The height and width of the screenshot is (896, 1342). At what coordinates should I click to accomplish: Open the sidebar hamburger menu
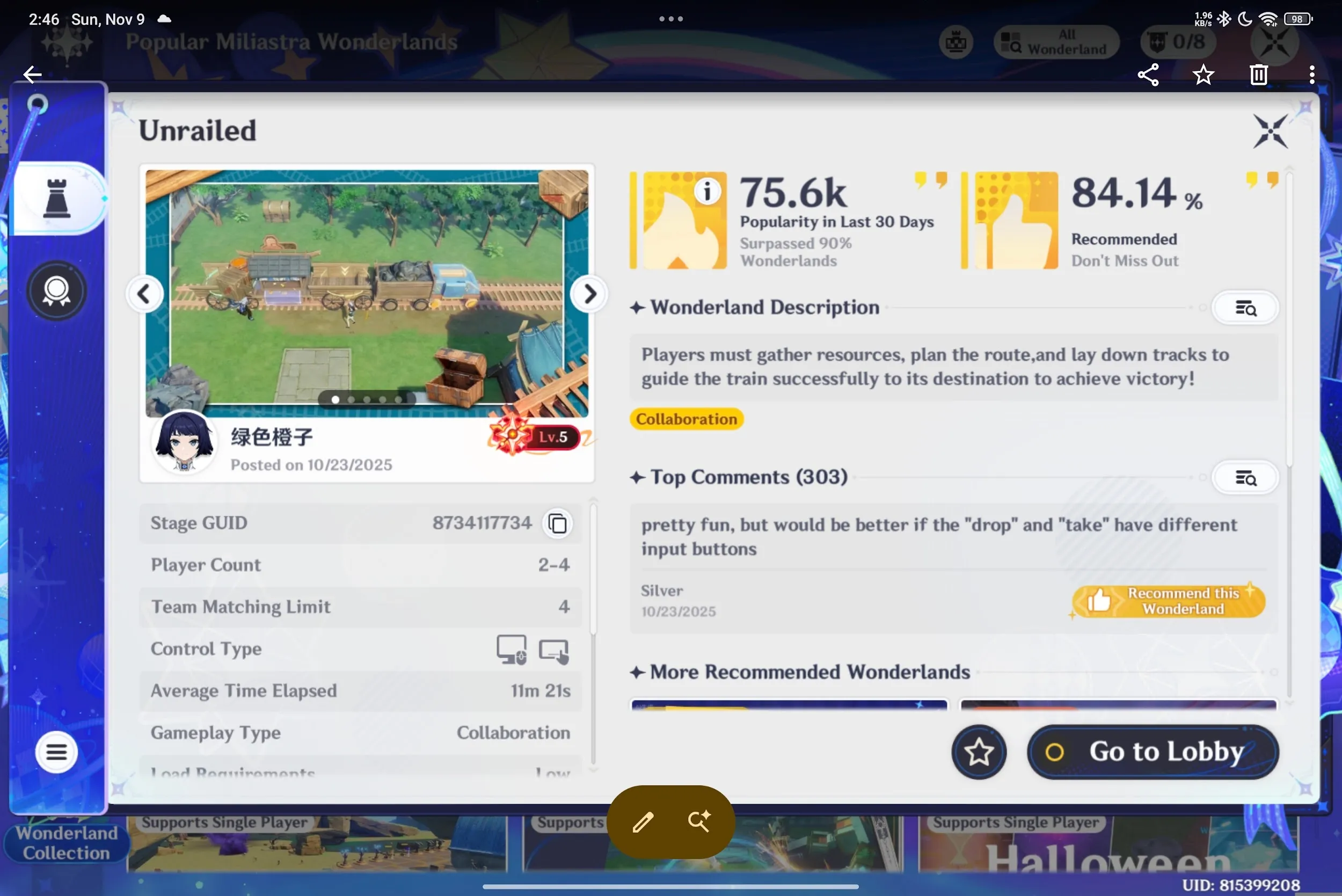click(x=56, y=752)
